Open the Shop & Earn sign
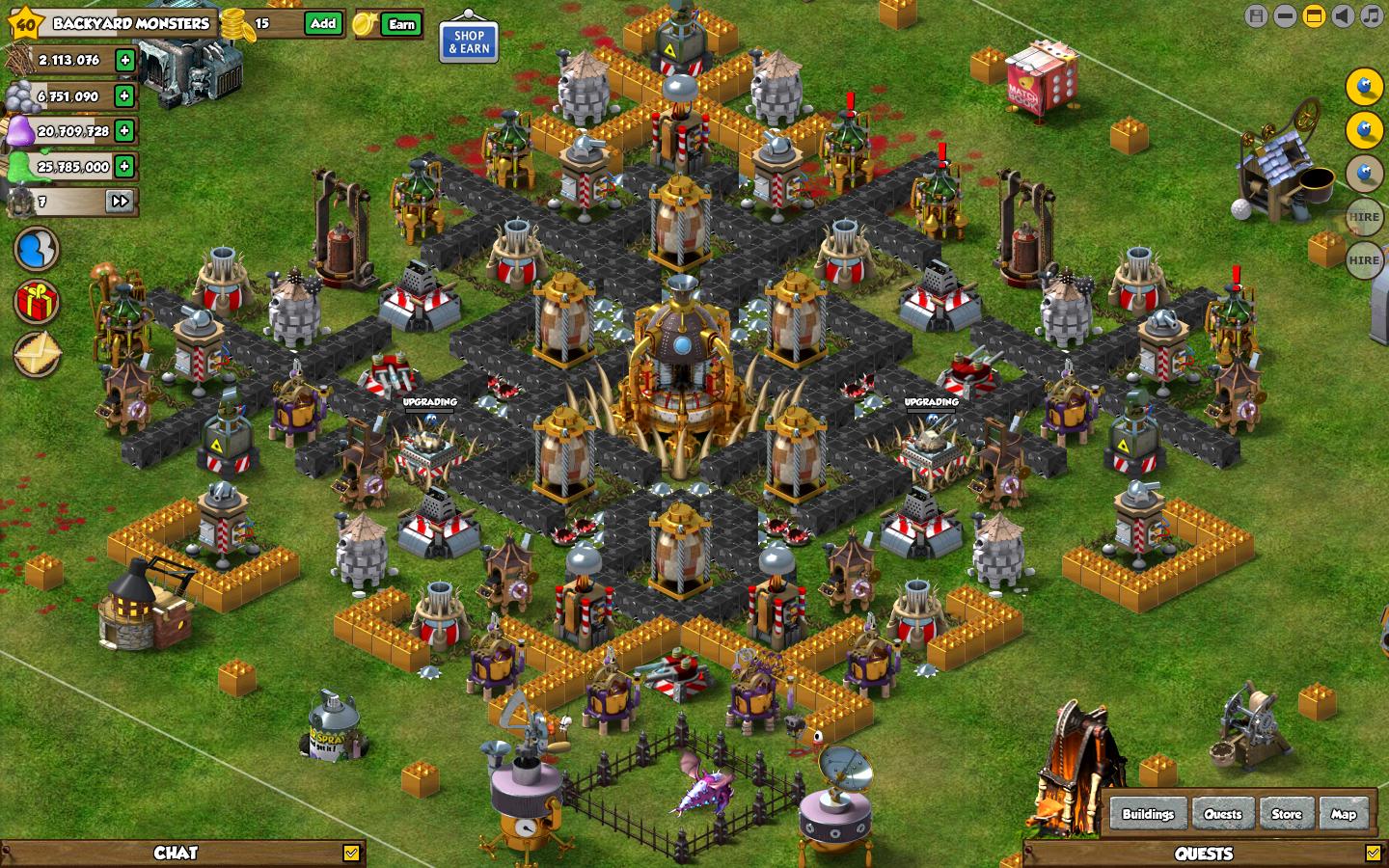 (x=469, y=41)
